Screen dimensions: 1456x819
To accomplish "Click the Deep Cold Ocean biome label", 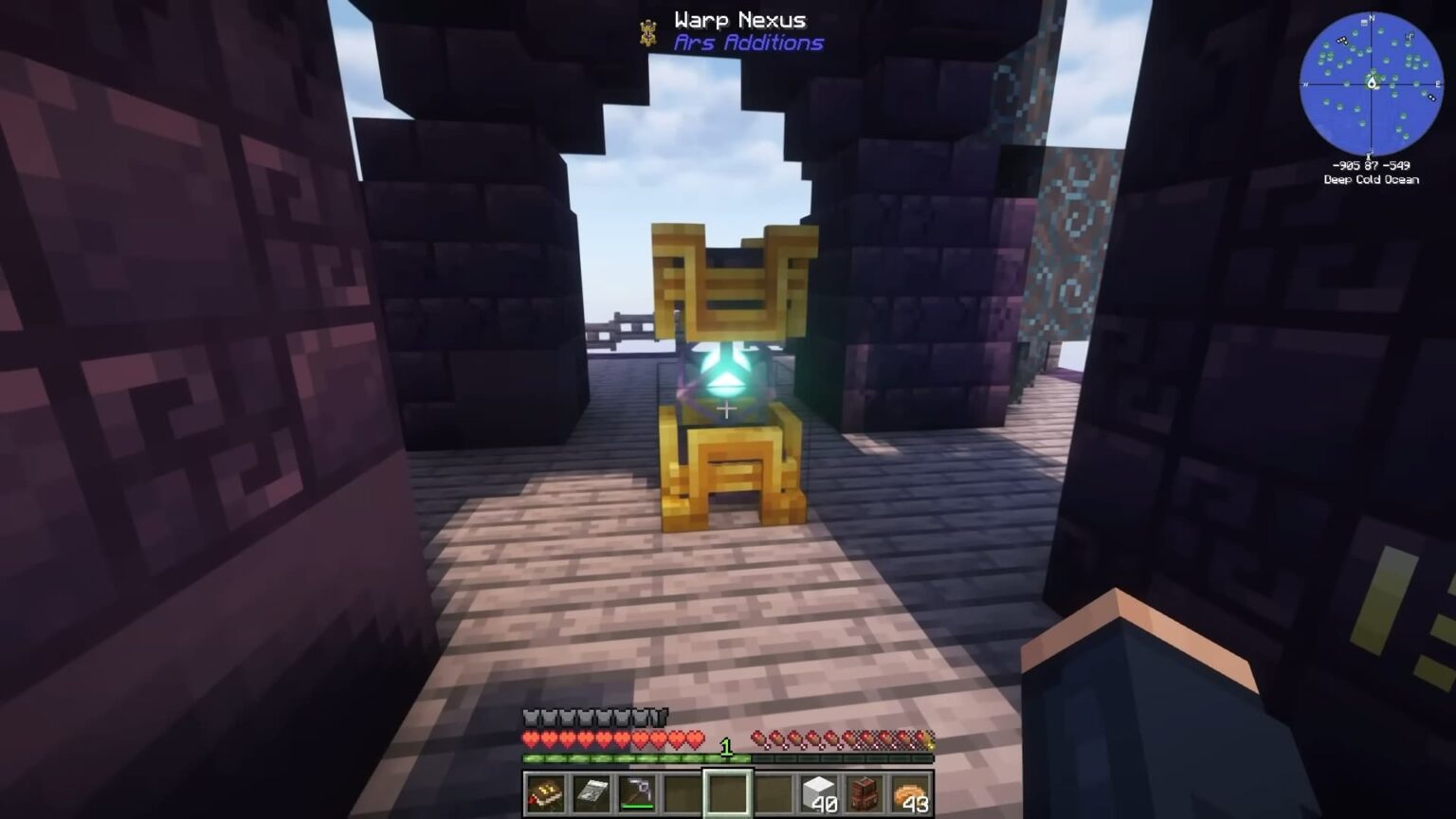I will pos(1370,178).
